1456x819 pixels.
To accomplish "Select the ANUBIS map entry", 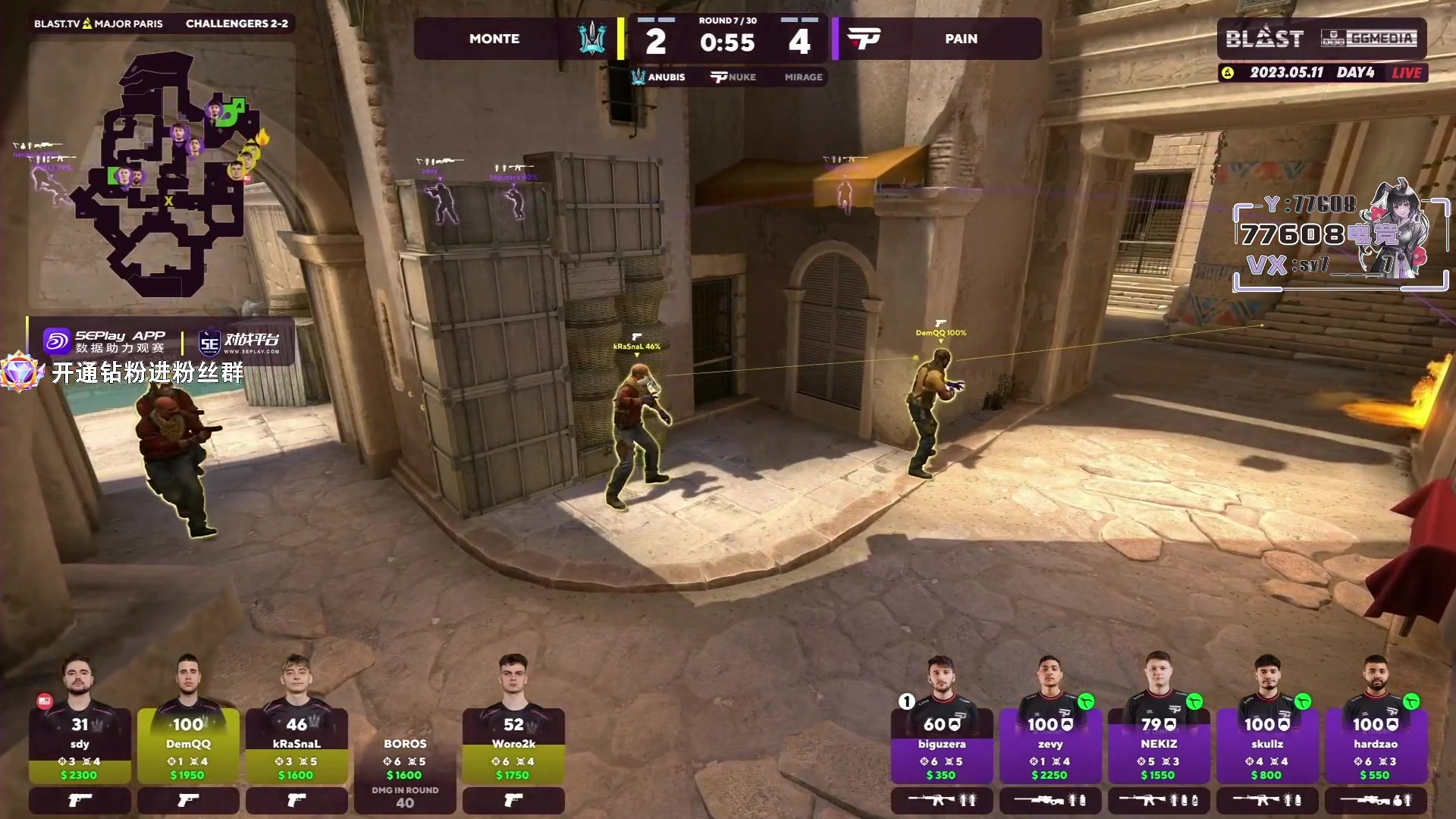I will click(658, 77).
